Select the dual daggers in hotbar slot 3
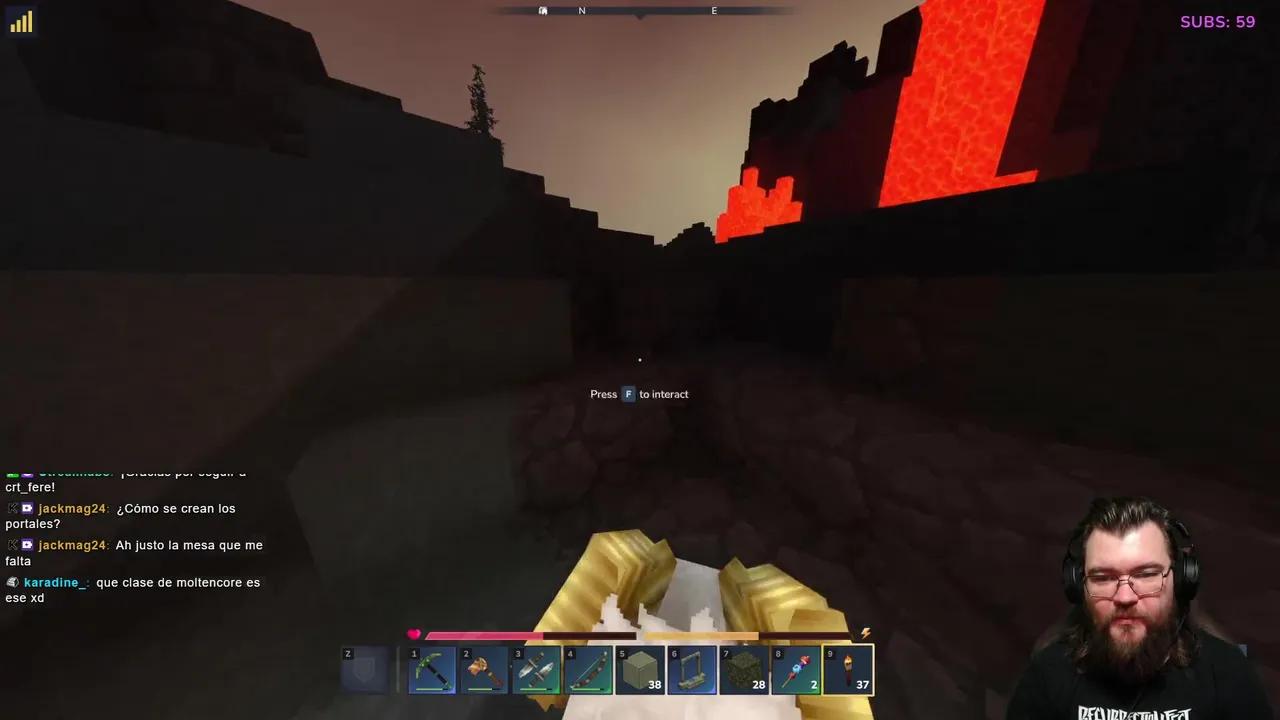The height and width of the screenshot is (720, 1280). pyautogui.click(x=536, y=668)
